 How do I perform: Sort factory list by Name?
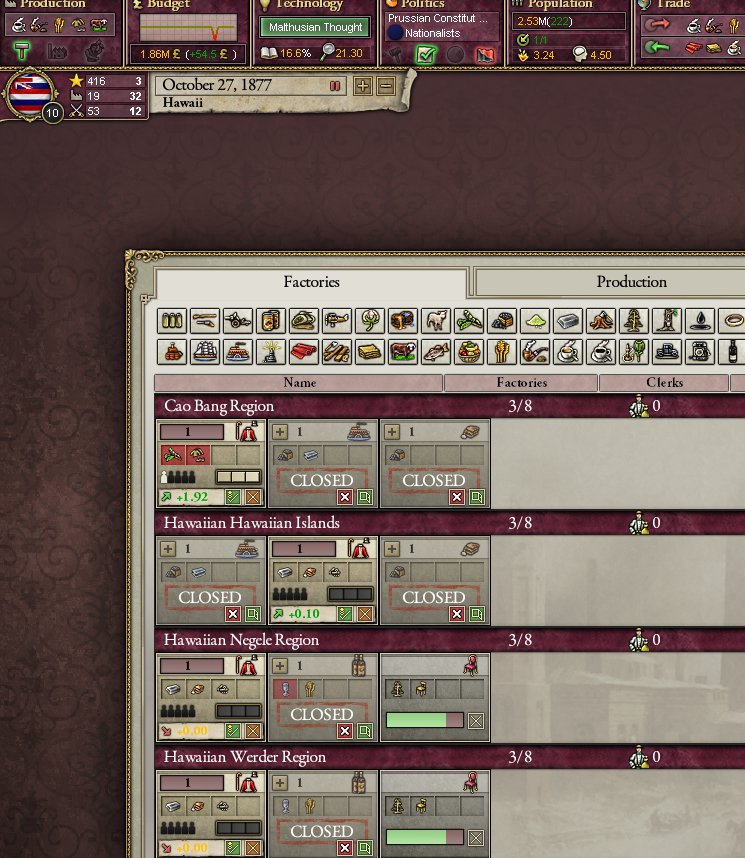pyautogui.click(x=299, y=383)
